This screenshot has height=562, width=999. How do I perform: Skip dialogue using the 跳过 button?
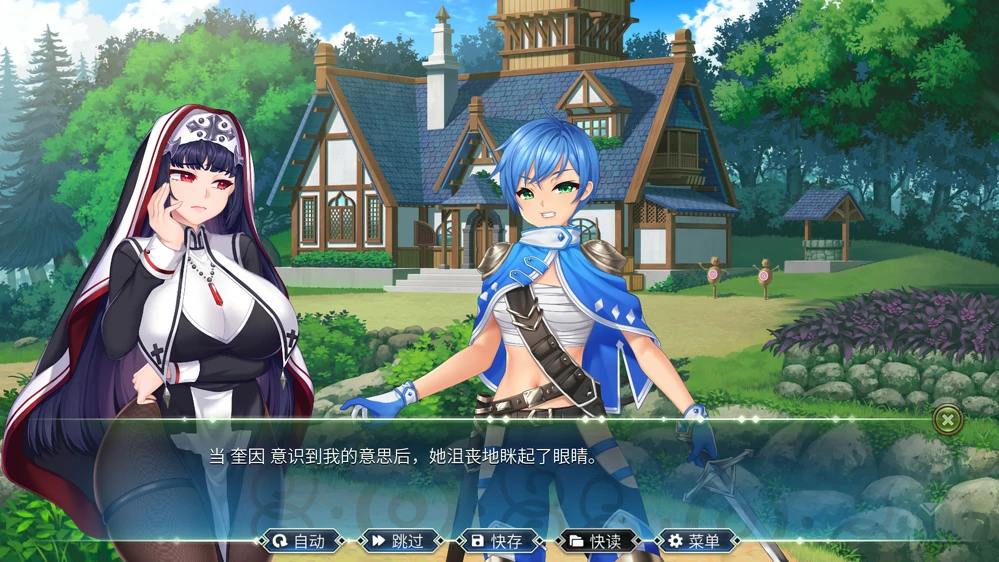[399, 541]
